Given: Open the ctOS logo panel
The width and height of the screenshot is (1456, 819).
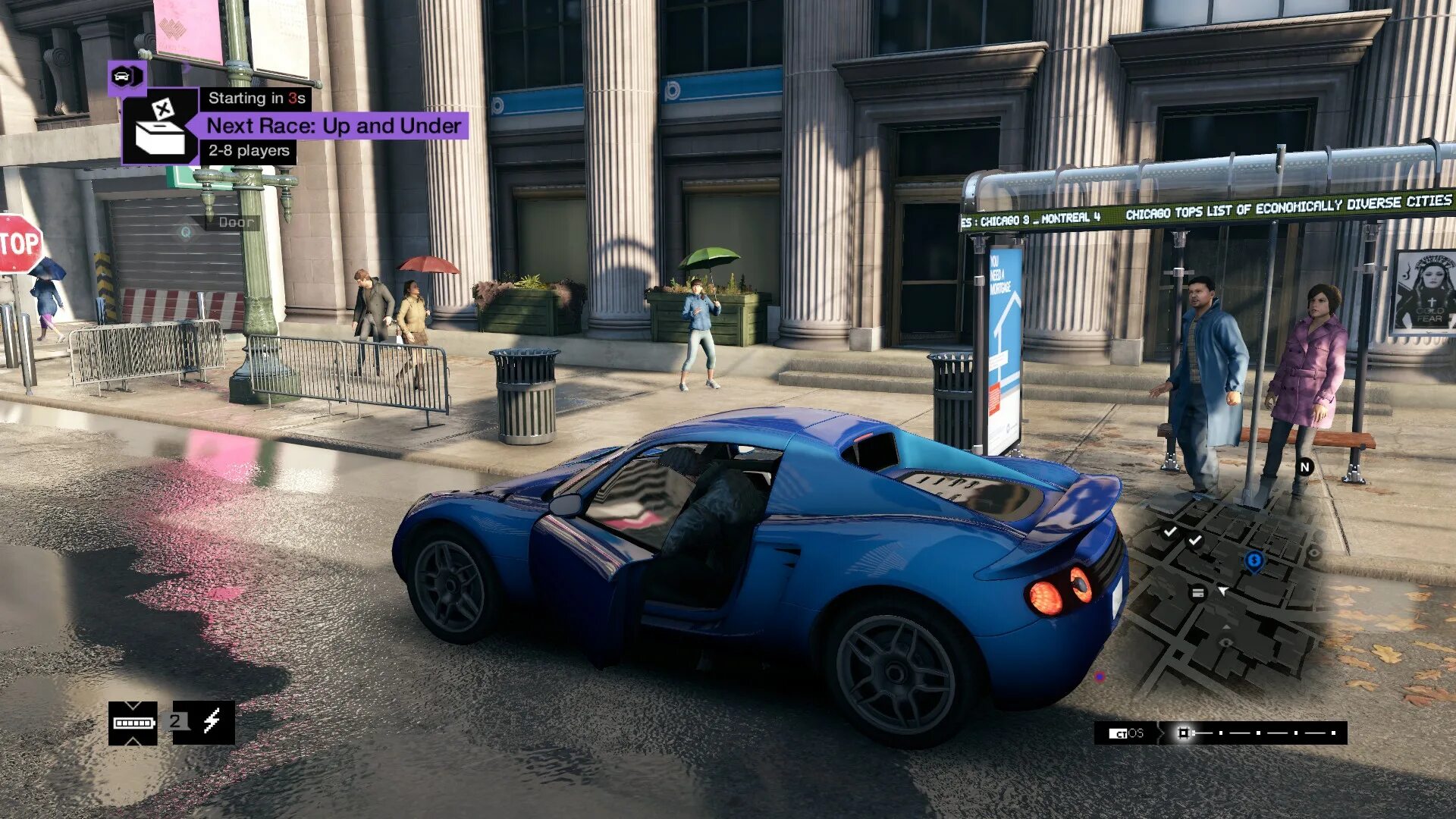Looking at the screenshot, I should click(1126, 733).
